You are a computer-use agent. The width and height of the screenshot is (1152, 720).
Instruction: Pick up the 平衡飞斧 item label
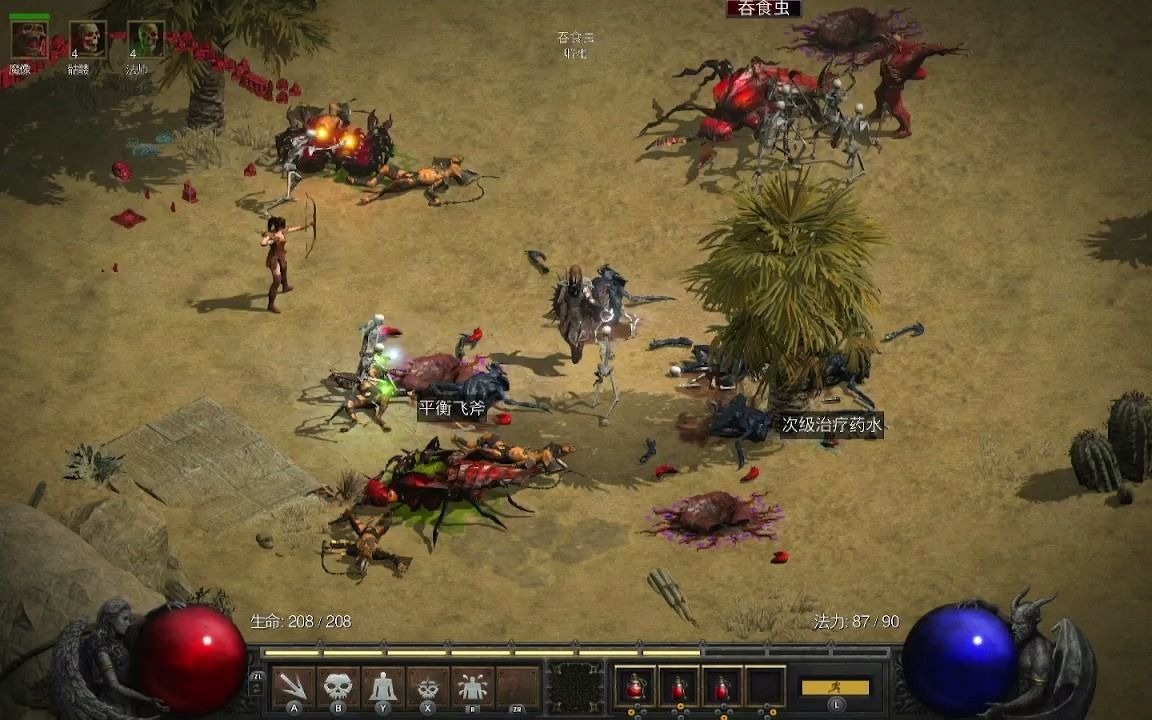tap(451, 408)
